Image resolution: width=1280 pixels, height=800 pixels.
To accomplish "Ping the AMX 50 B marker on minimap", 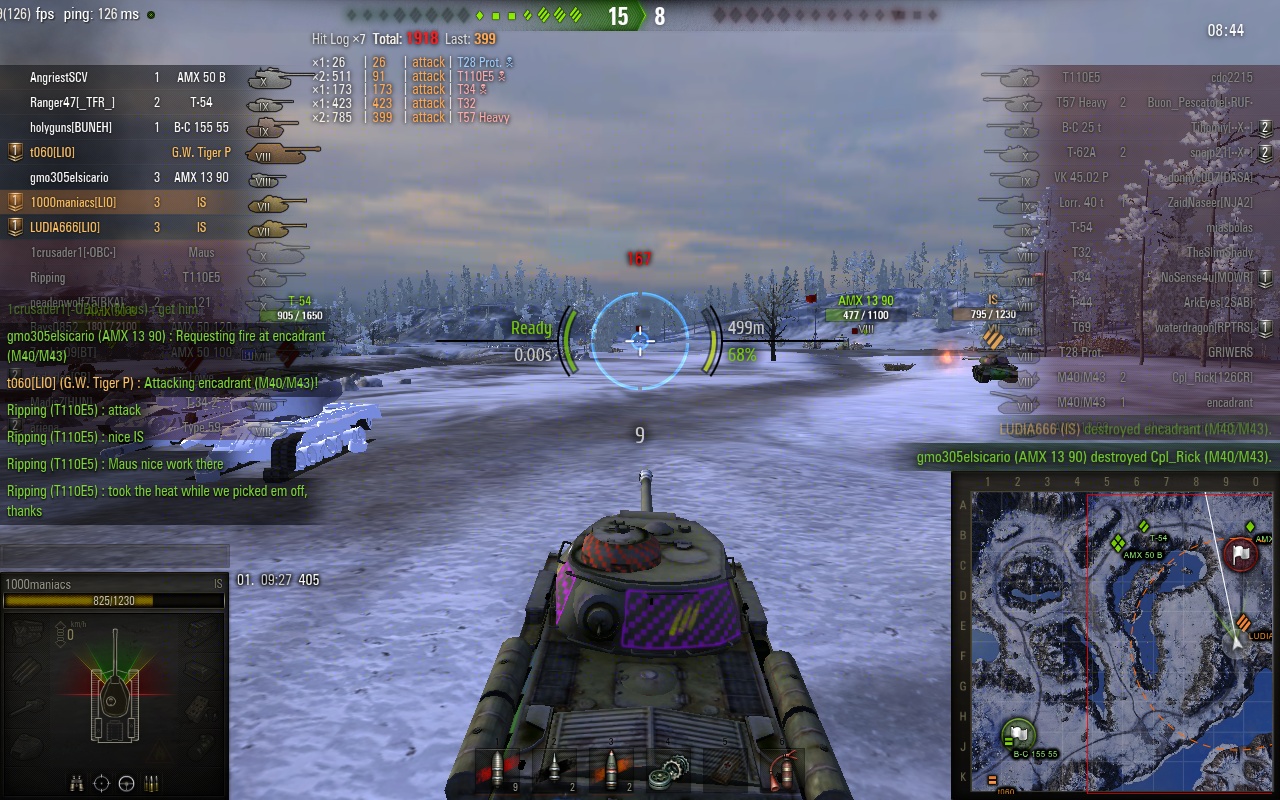I will point(1119,543).
